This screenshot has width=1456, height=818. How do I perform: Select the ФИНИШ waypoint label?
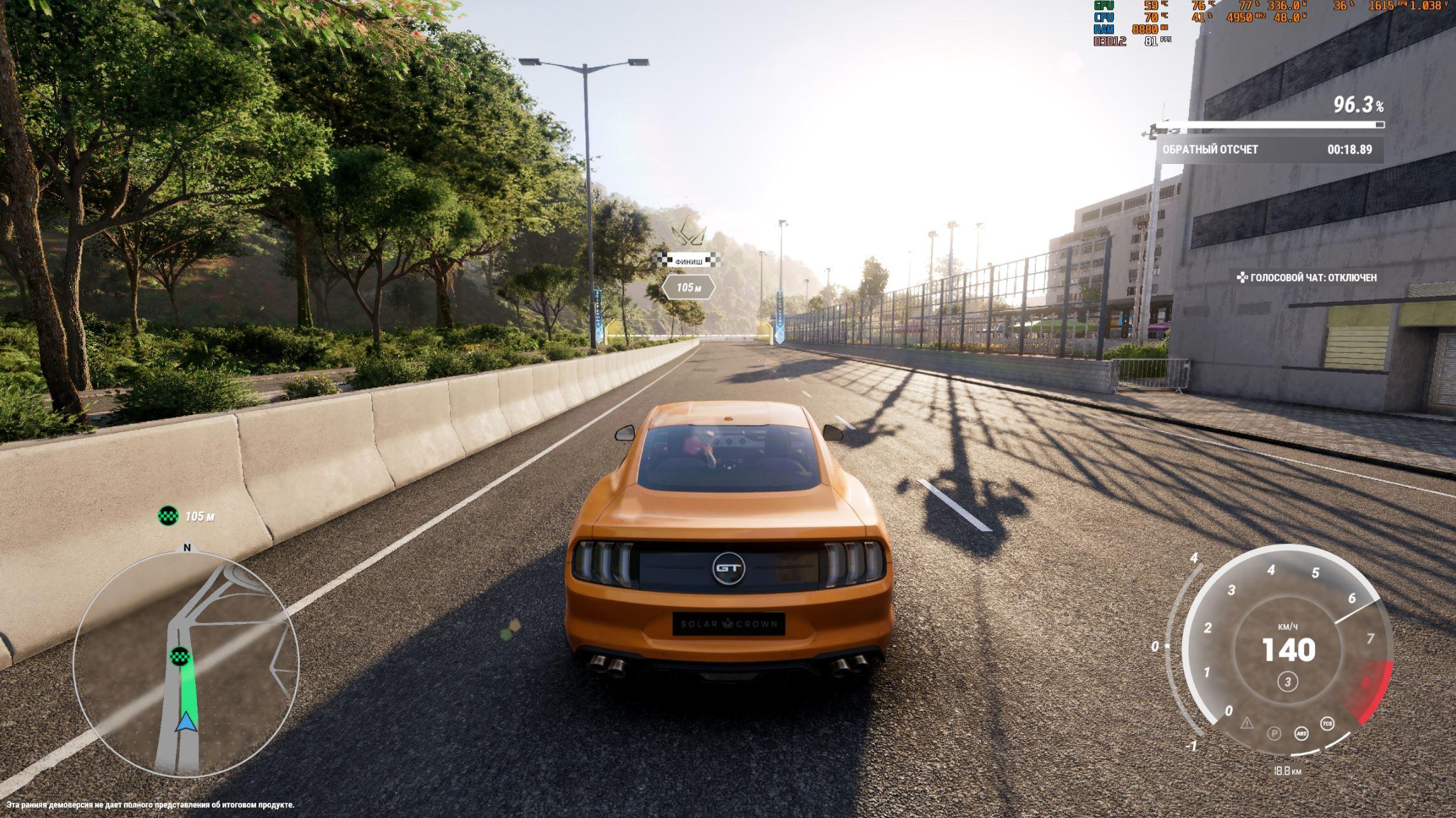(x=689, y=261)
